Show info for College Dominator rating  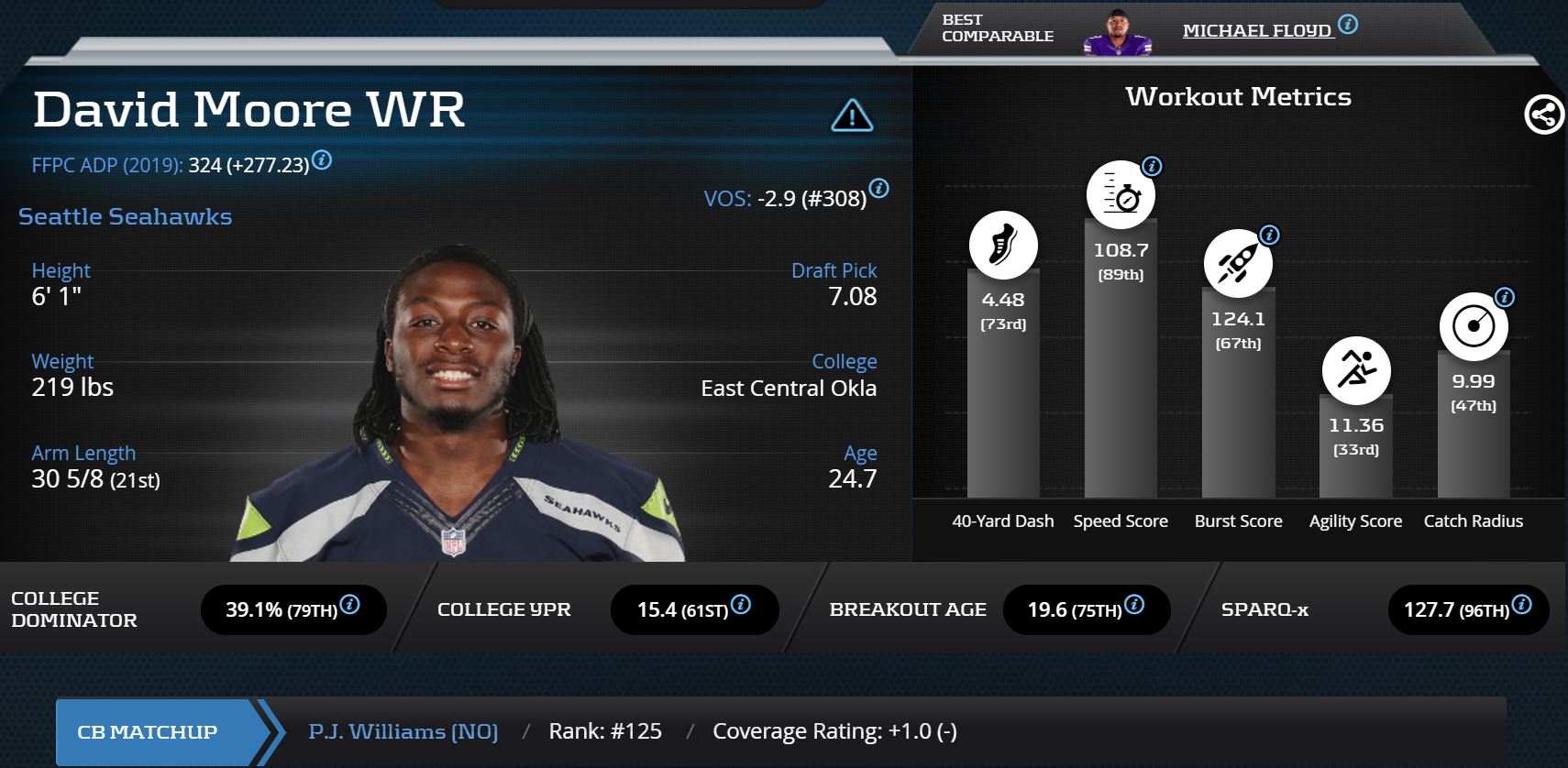point(349,605)
